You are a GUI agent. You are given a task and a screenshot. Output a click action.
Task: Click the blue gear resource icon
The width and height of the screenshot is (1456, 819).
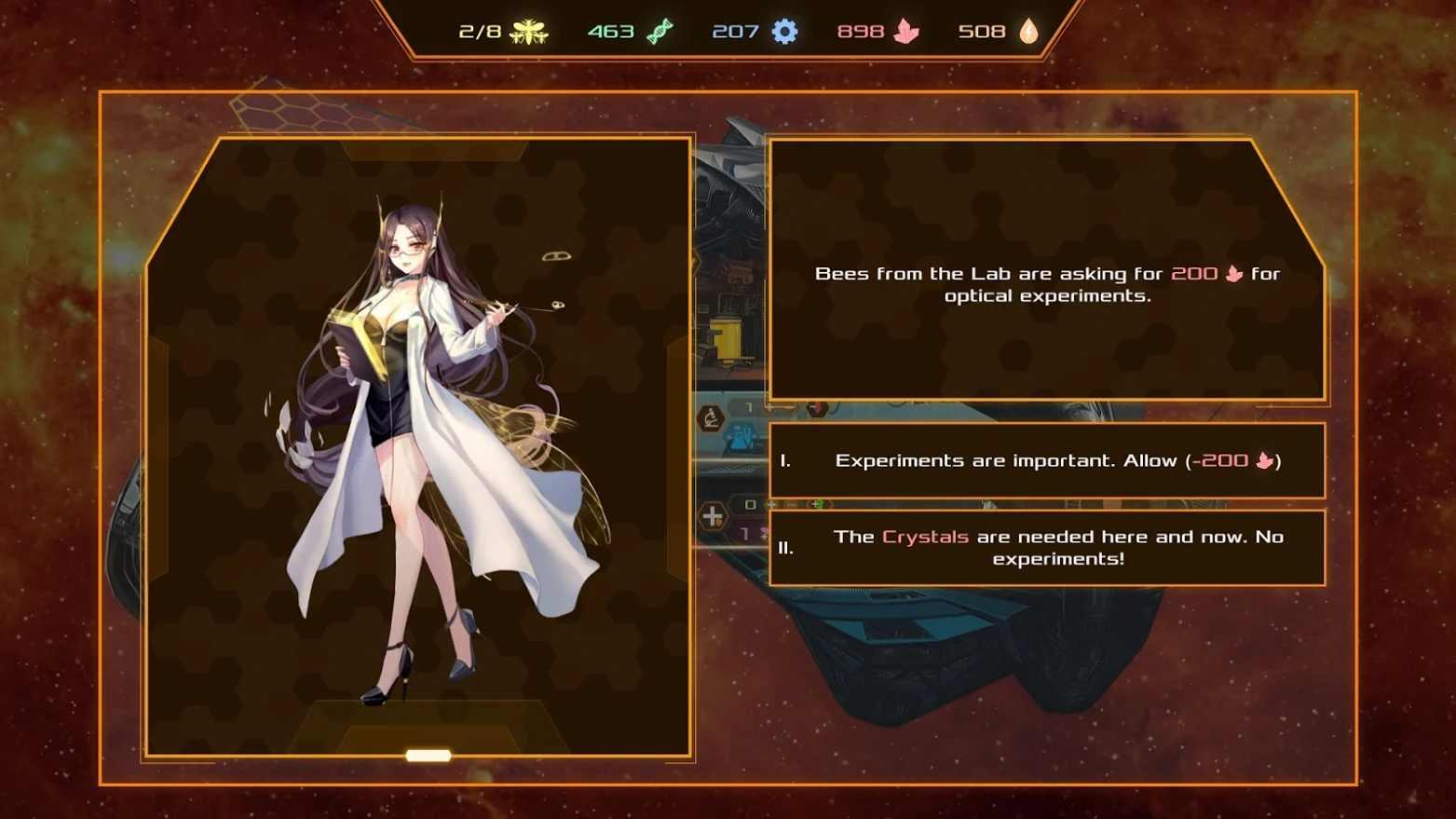click(x=783, y=31)
